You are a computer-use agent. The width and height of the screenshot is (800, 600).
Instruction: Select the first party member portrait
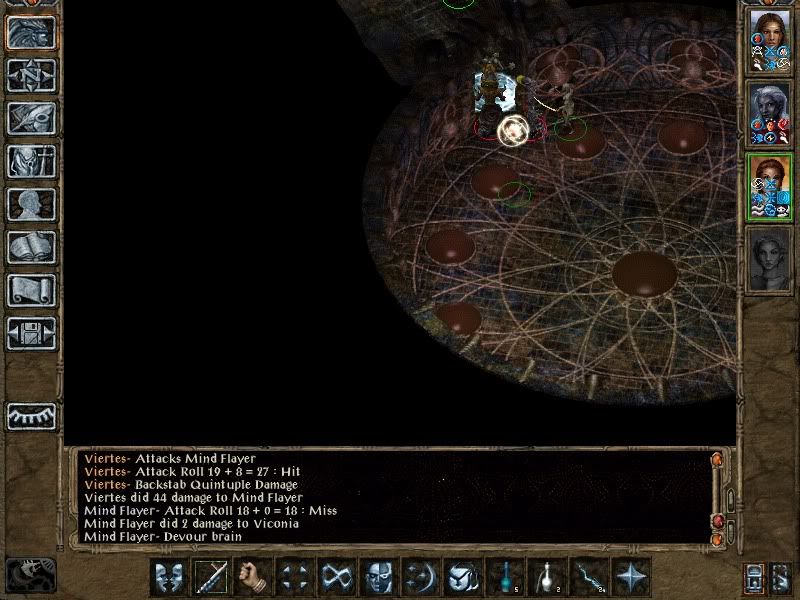768,40
